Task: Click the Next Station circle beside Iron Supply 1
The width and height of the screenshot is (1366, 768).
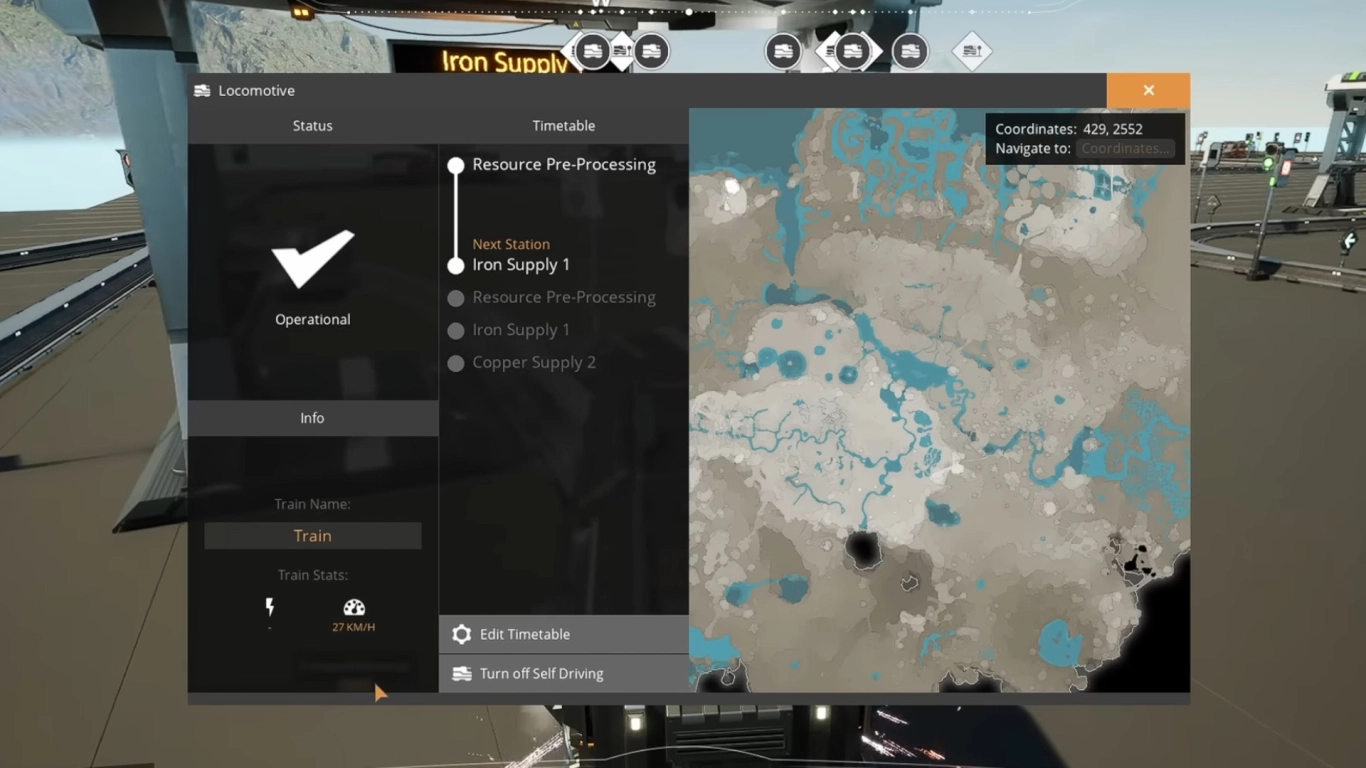Action: 456,265
